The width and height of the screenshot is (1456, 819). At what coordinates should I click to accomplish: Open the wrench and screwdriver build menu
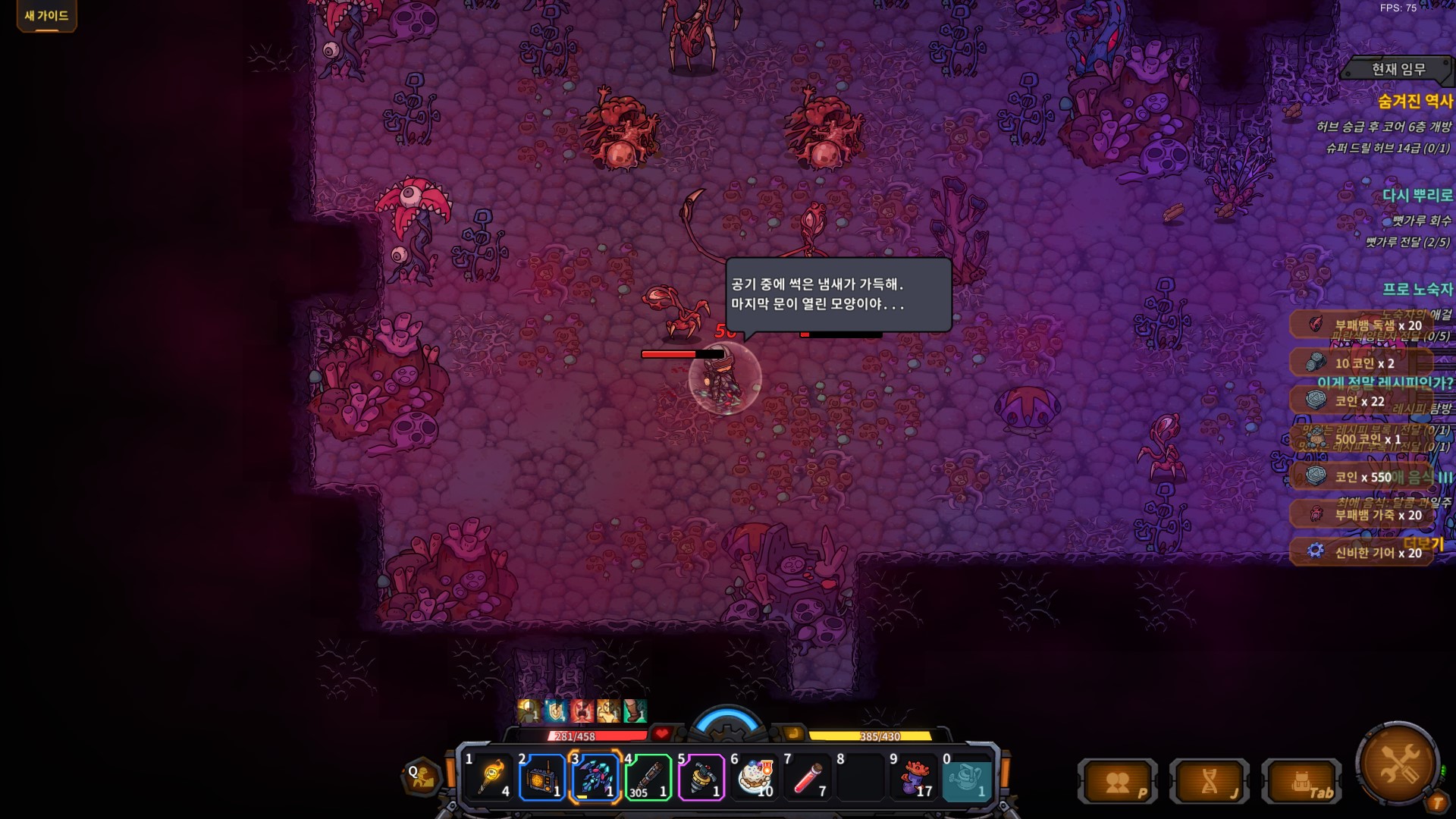point(1399,763)
